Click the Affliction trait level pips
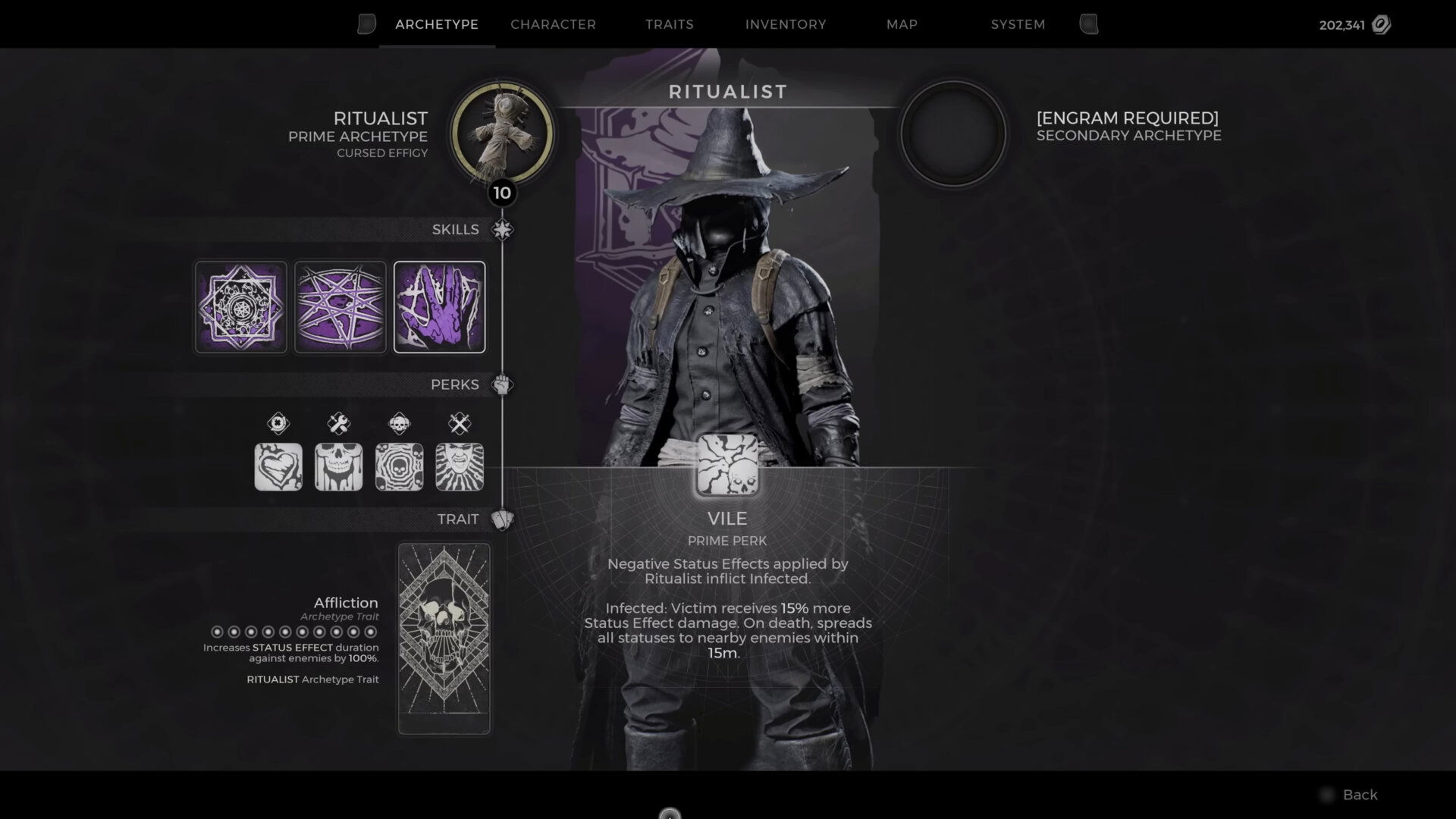 point(293,630)
